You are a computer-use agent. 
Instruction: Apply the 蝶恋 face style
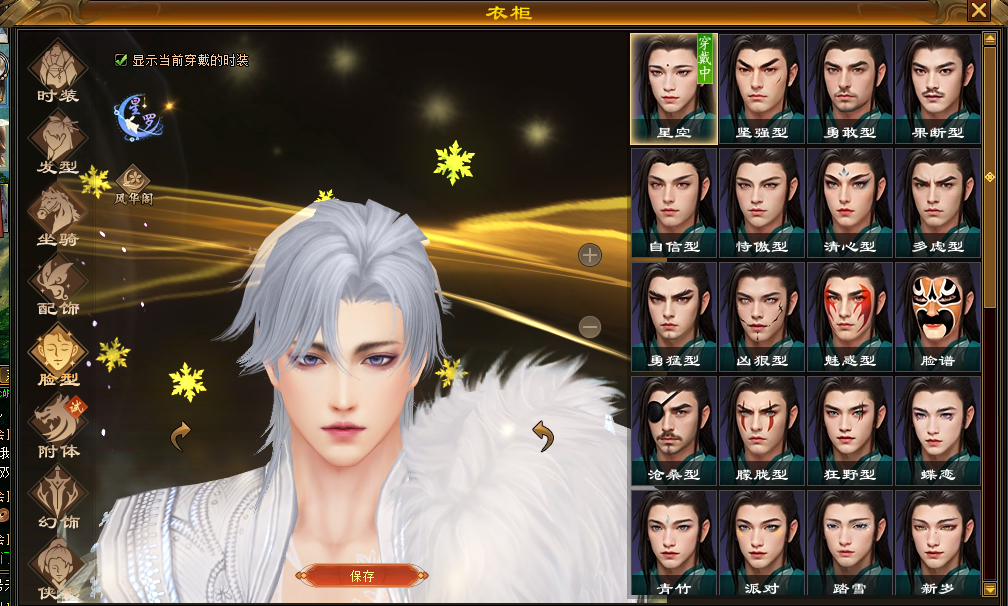pyautogui.click(x=938, y=430)
